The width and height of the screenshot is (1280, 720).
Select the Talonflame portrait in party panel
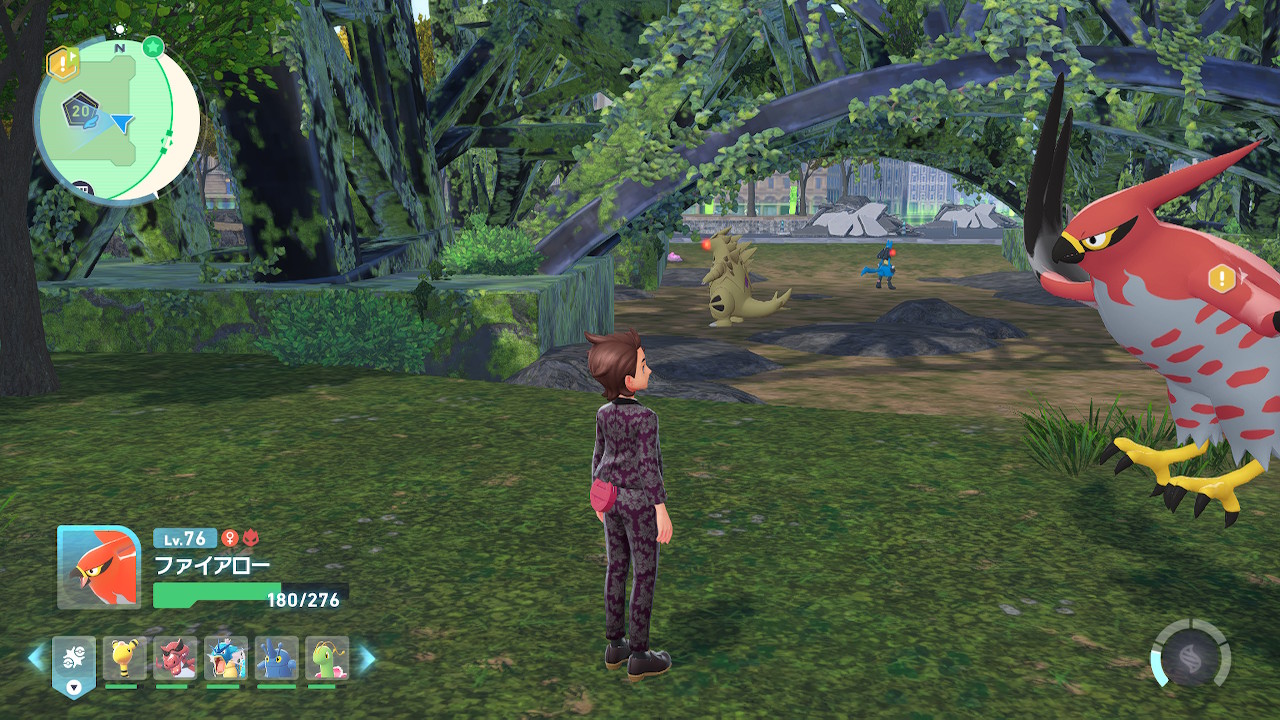(x=99, y=567)
